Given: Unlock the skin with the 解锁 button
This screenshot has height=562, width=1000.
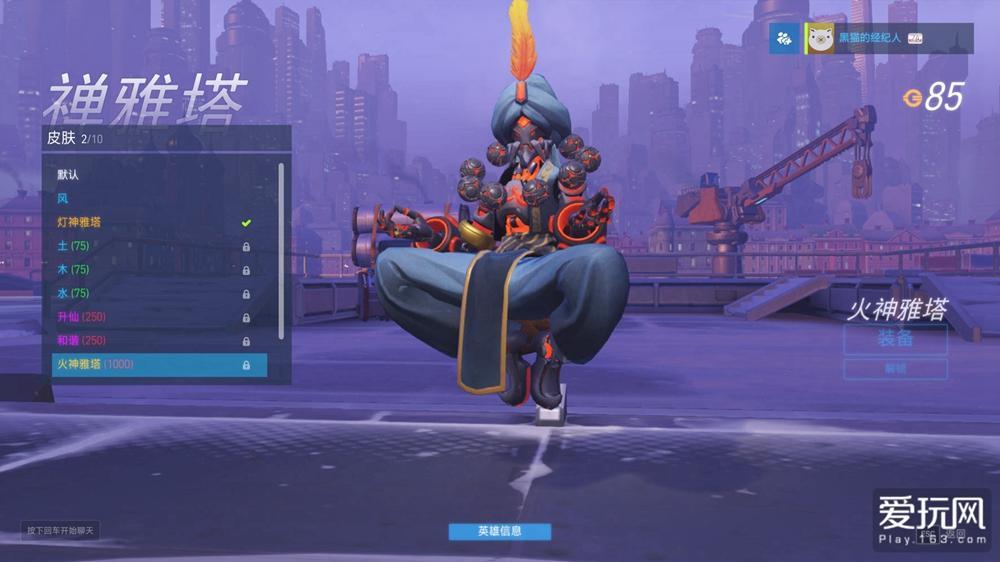Looking at the screenshot, I should (895, 369).
